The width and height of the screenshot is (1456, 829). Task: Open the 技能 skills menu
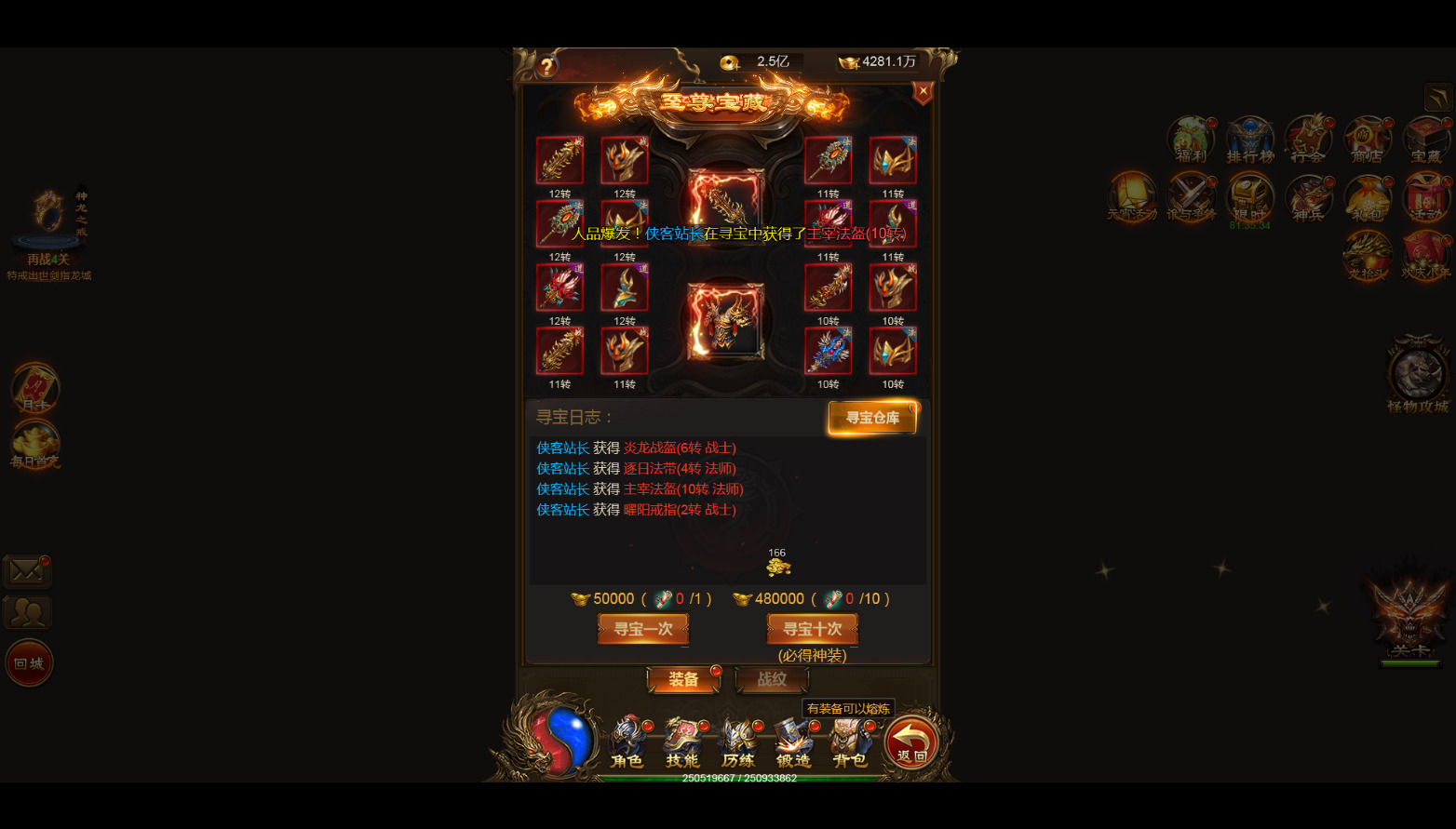point(682,742)
